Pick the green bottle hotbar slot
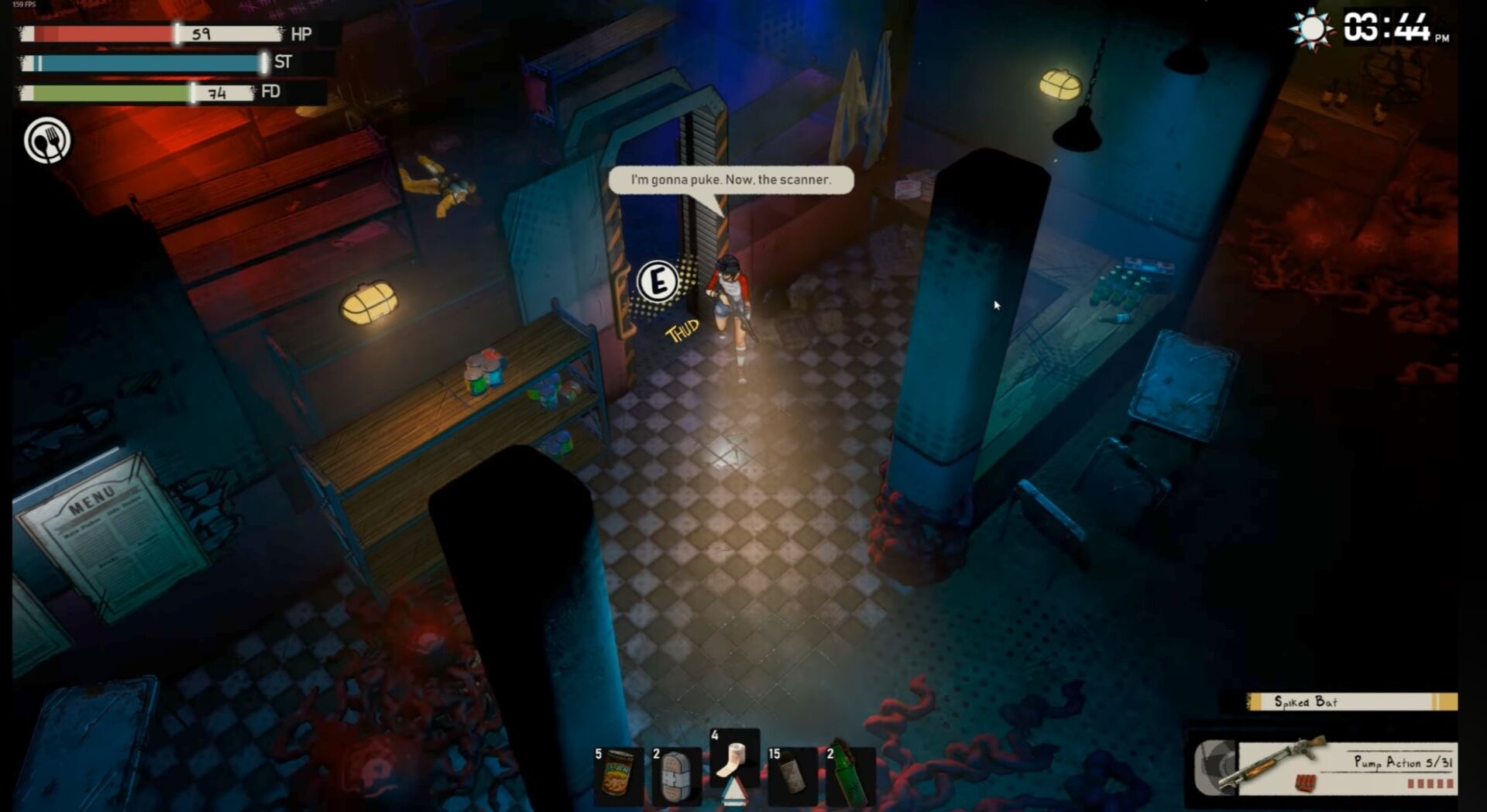The width and height of the screenshot is (1487, 812). coord(849,775)
